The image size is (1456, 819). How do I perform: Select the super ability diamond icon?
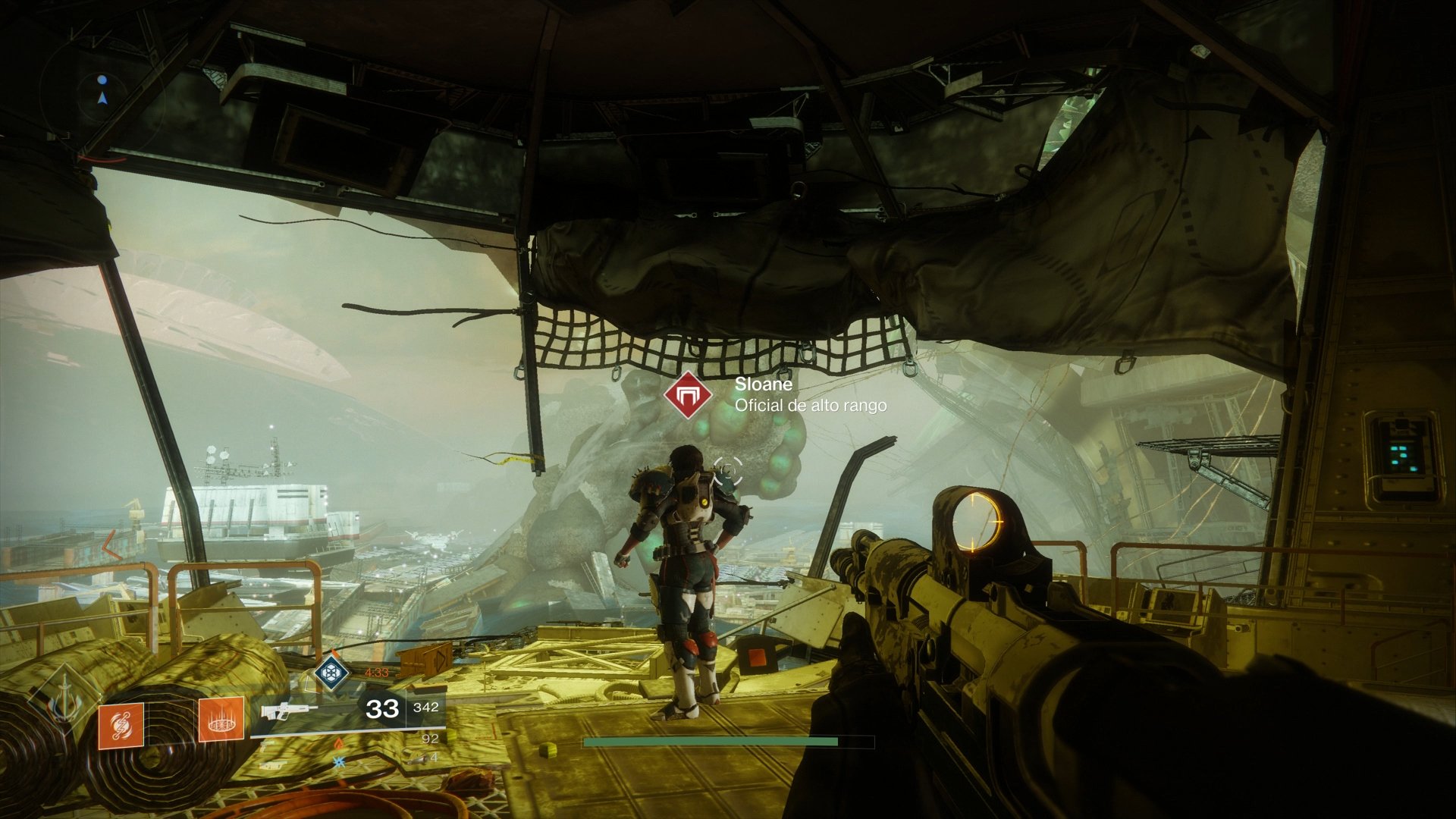click(x=331, y=673)
